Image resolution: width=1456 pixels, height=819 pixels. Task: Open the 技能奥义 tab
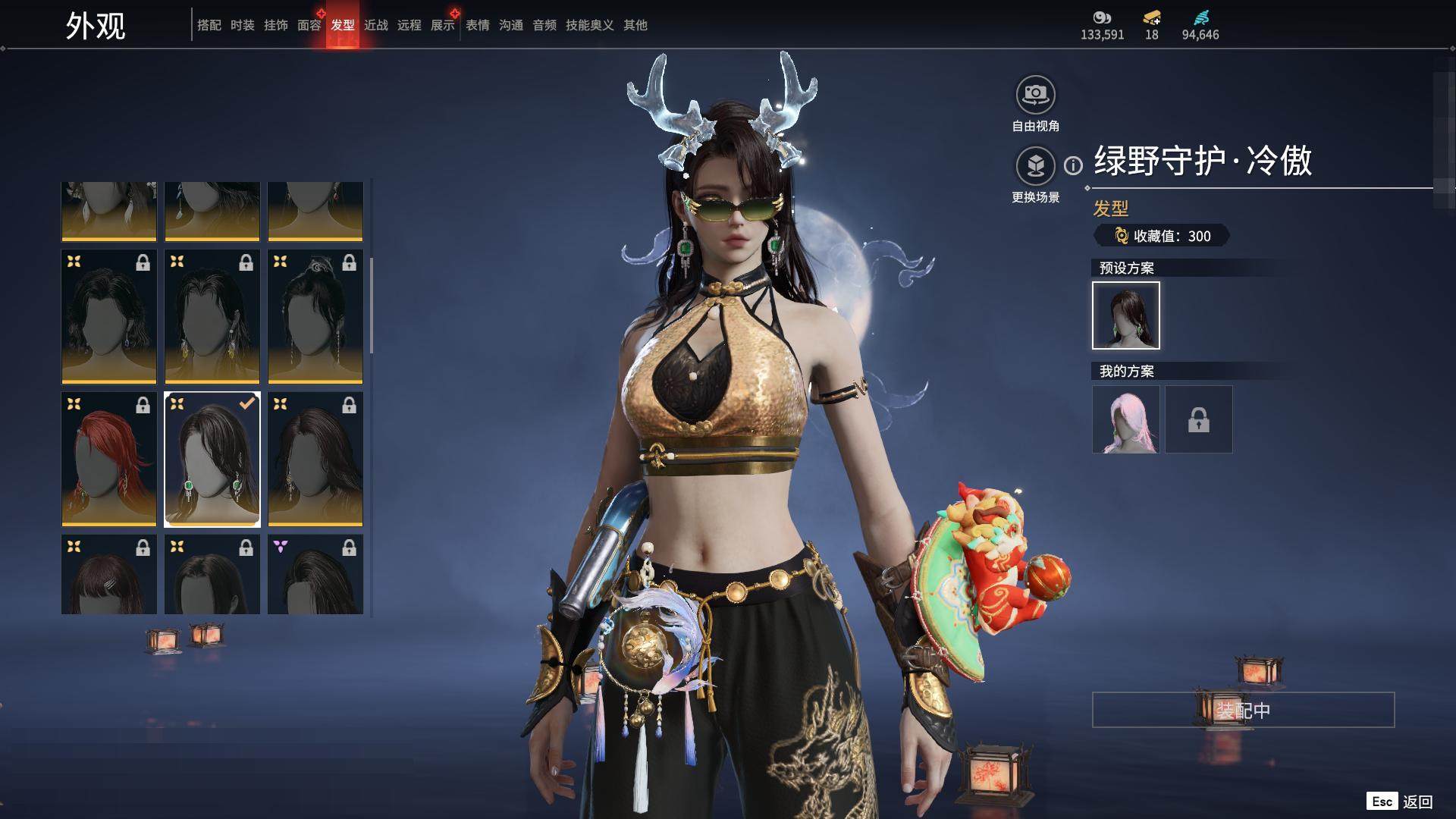589,25
